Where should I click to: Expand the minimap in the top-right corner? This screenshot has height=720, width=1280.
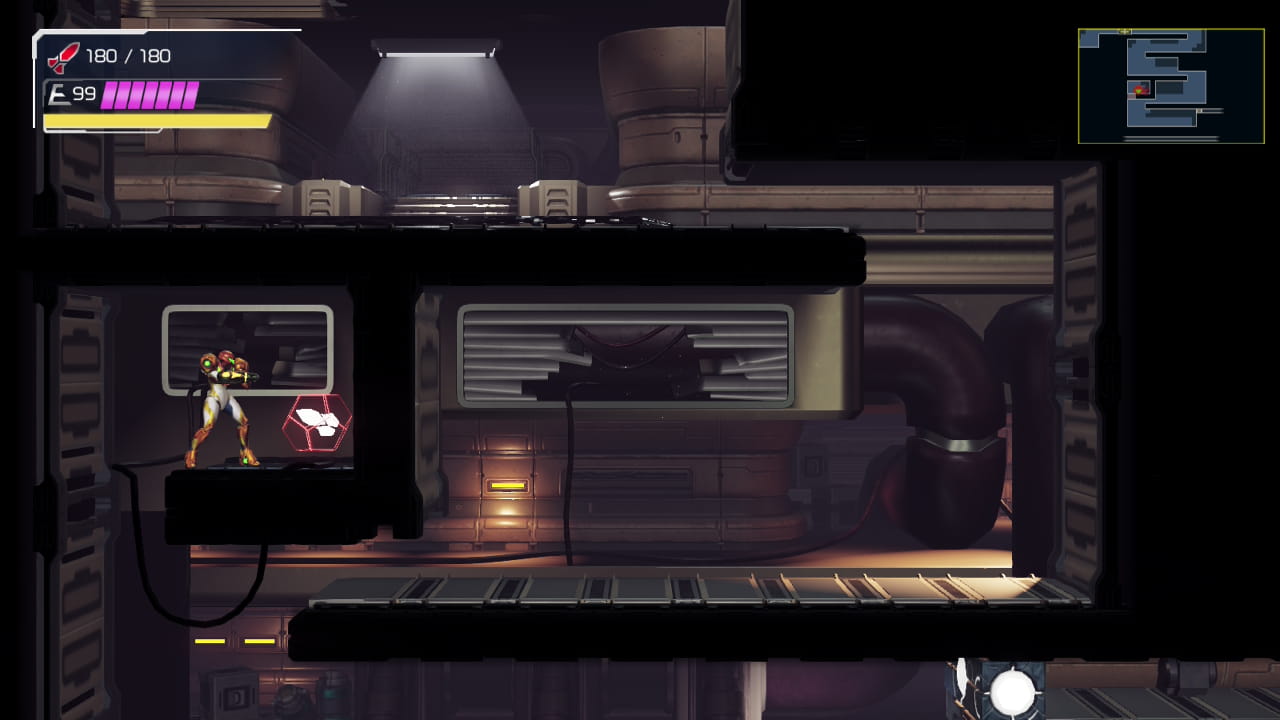click(x=1171, y=85)
